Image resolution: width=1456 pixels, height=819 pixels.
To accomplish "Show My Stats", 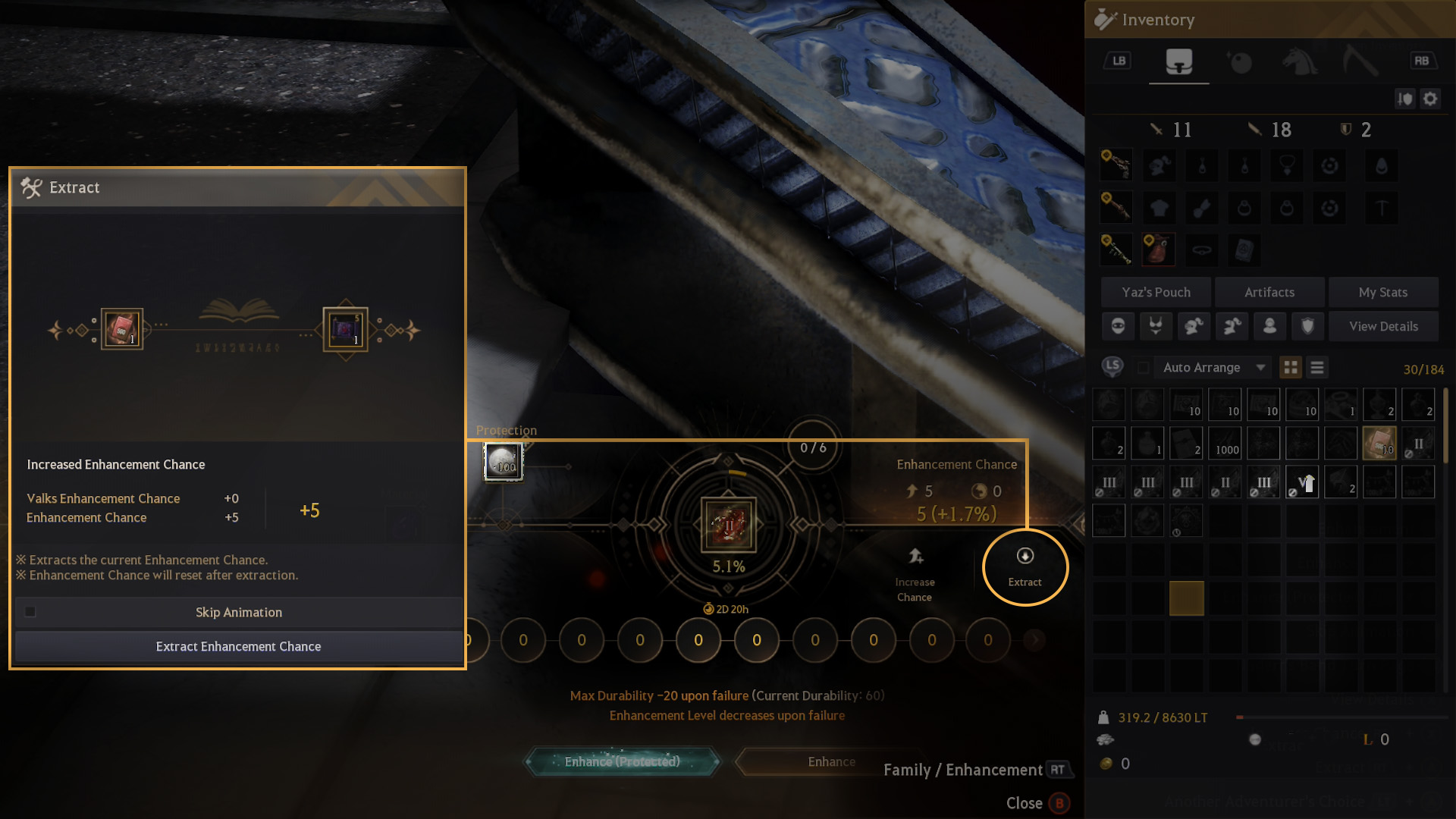I will point(1382,292).
